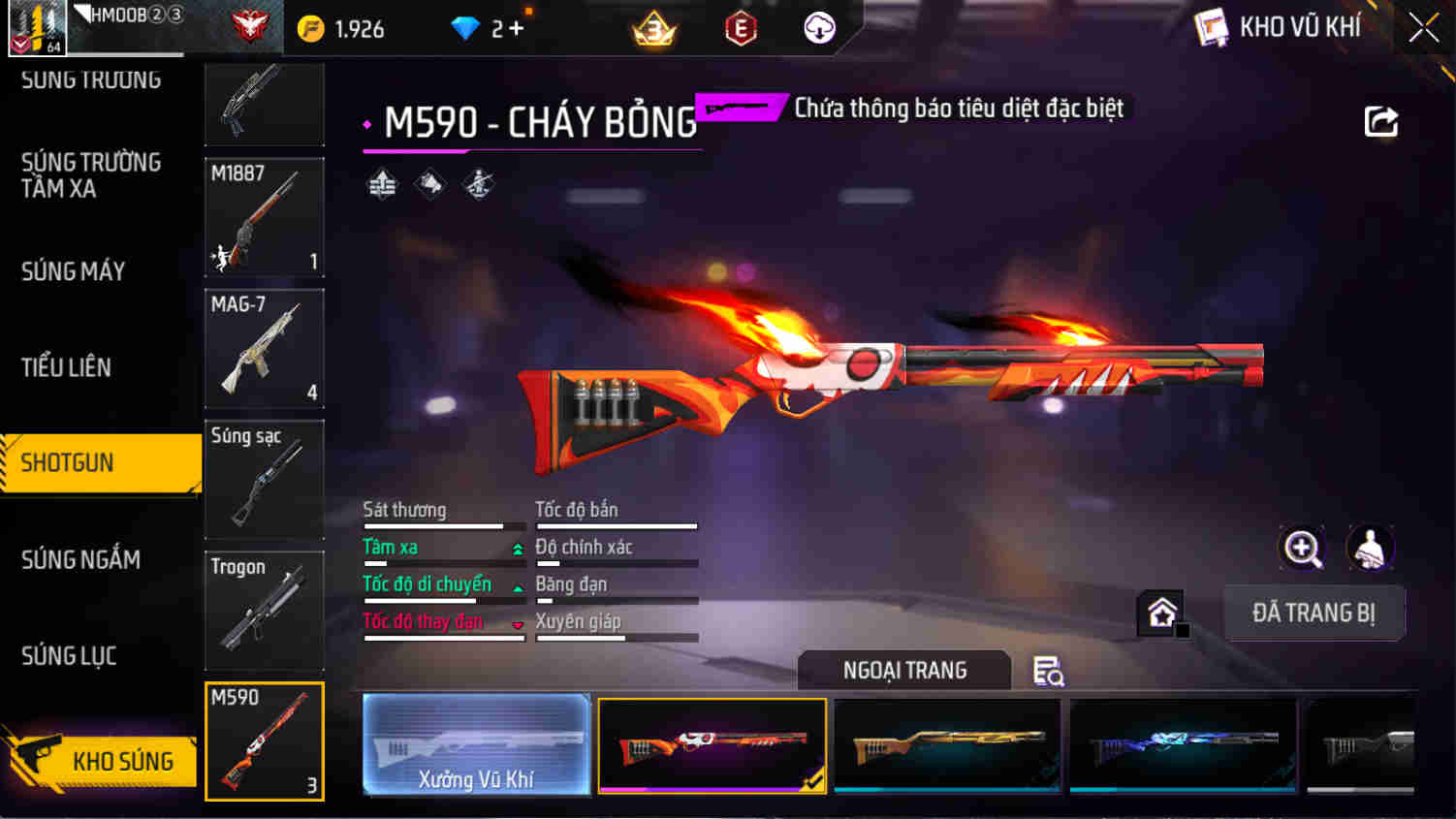
Task: Click the diamond currency icon
Action: [x=466, y=28]
